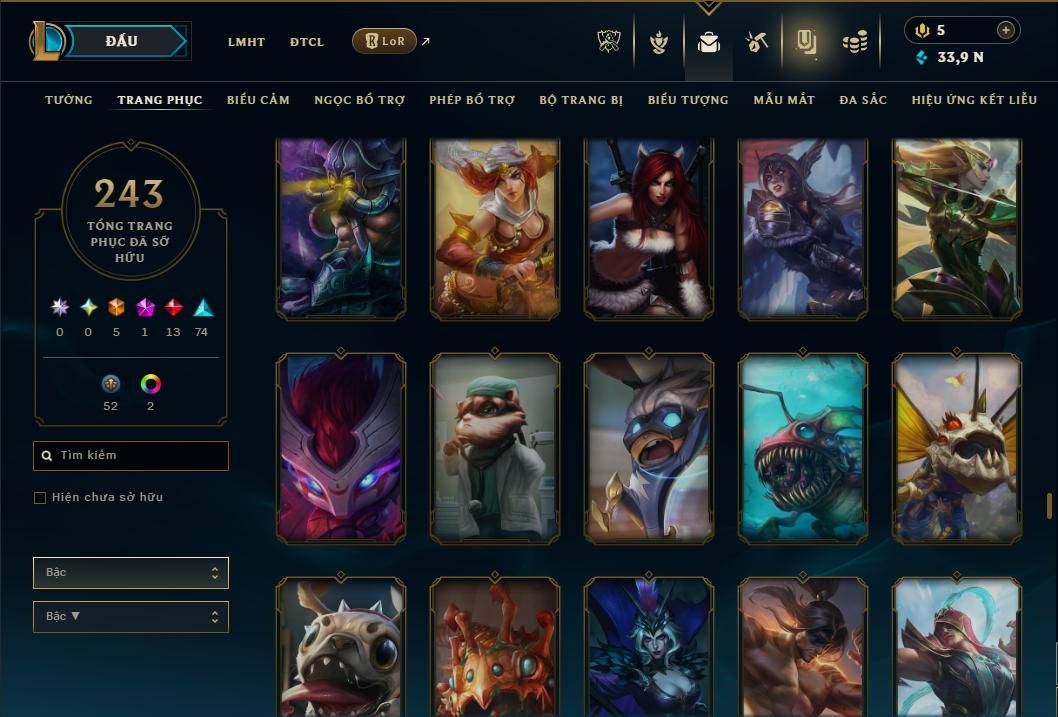Select the ĐA SẮC tab
This screenshot has height=717, width=1058.
[863, 100]
